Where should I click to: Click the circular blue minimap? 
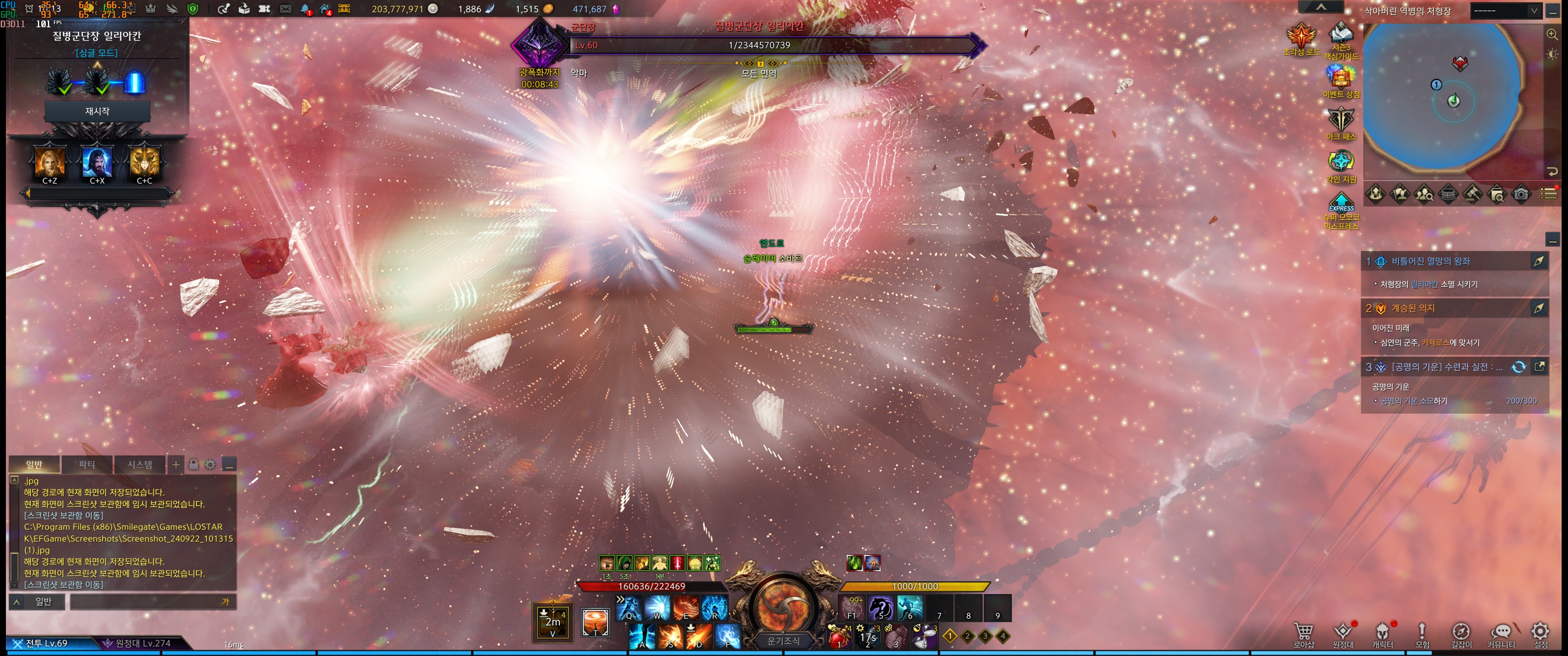[1443, 97]
